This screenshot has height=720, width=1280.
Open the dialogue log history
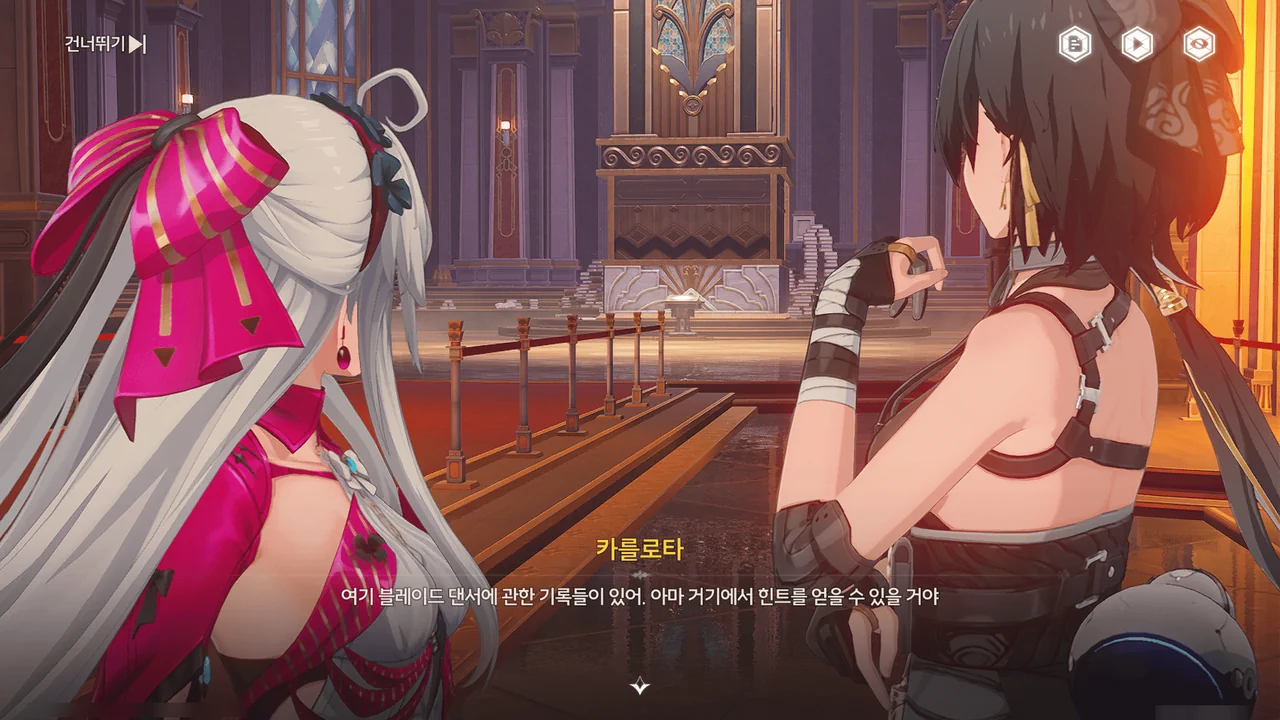[1075, 44]
